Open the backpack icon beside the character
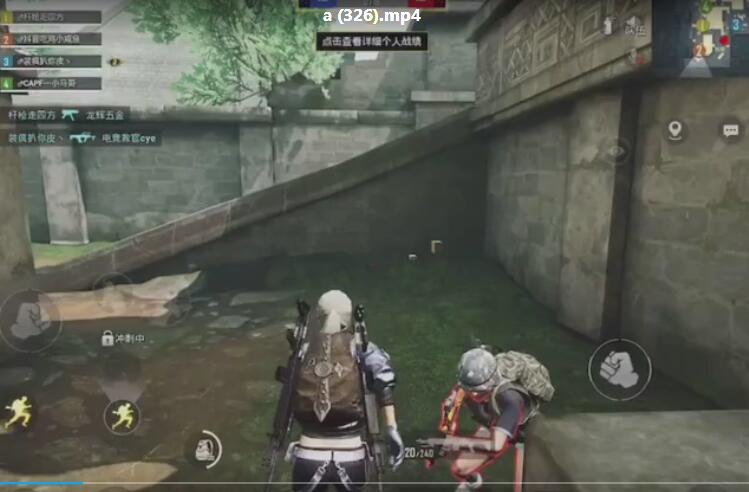The image size is (749, 492). [206, 447]
